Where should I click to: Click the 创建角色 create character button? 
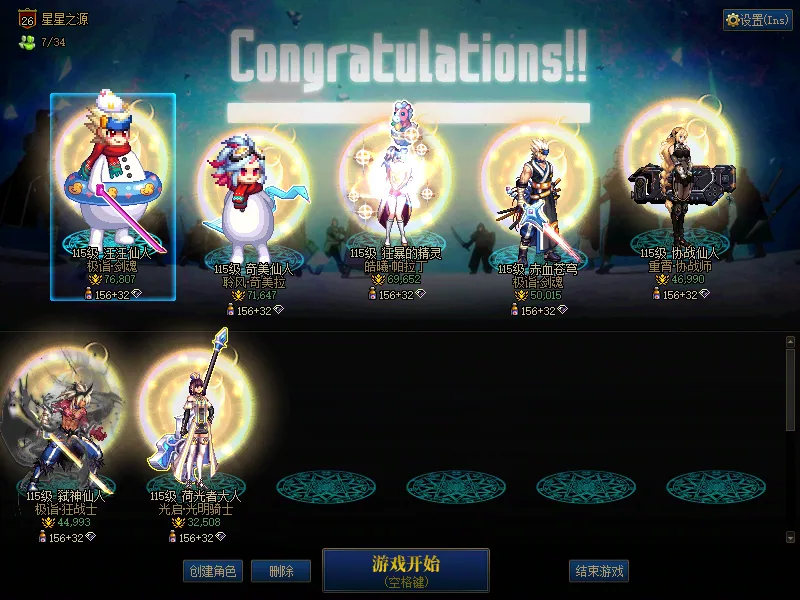click(212, 571)
